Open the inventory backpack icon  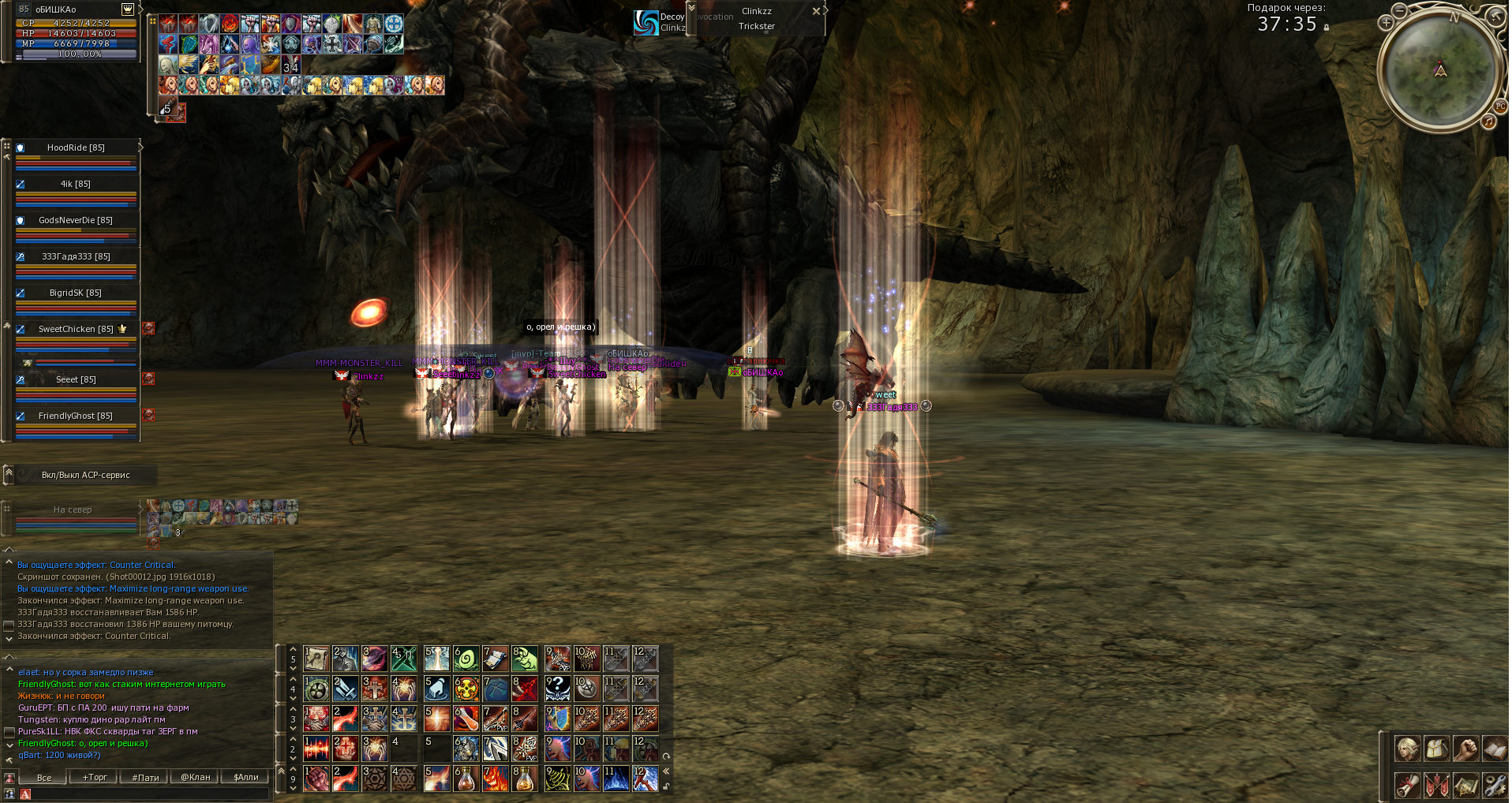point(1436,748)
